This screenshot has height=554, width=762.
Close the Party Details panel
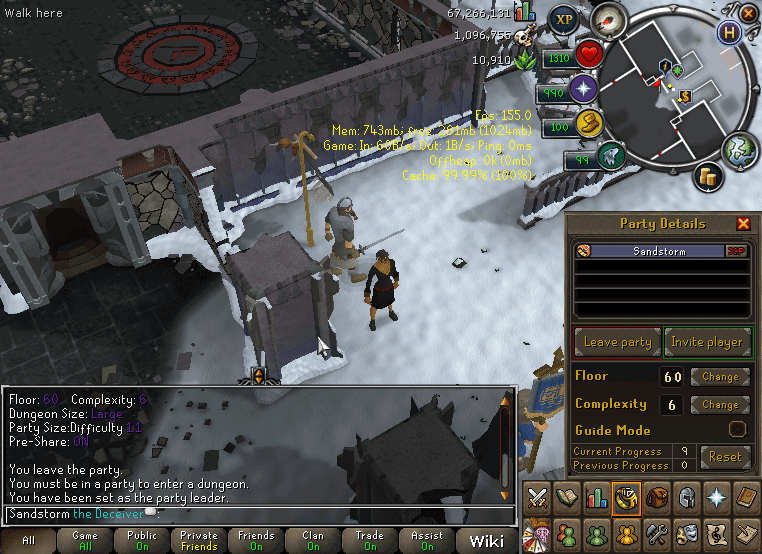click(x=743, y=224)
